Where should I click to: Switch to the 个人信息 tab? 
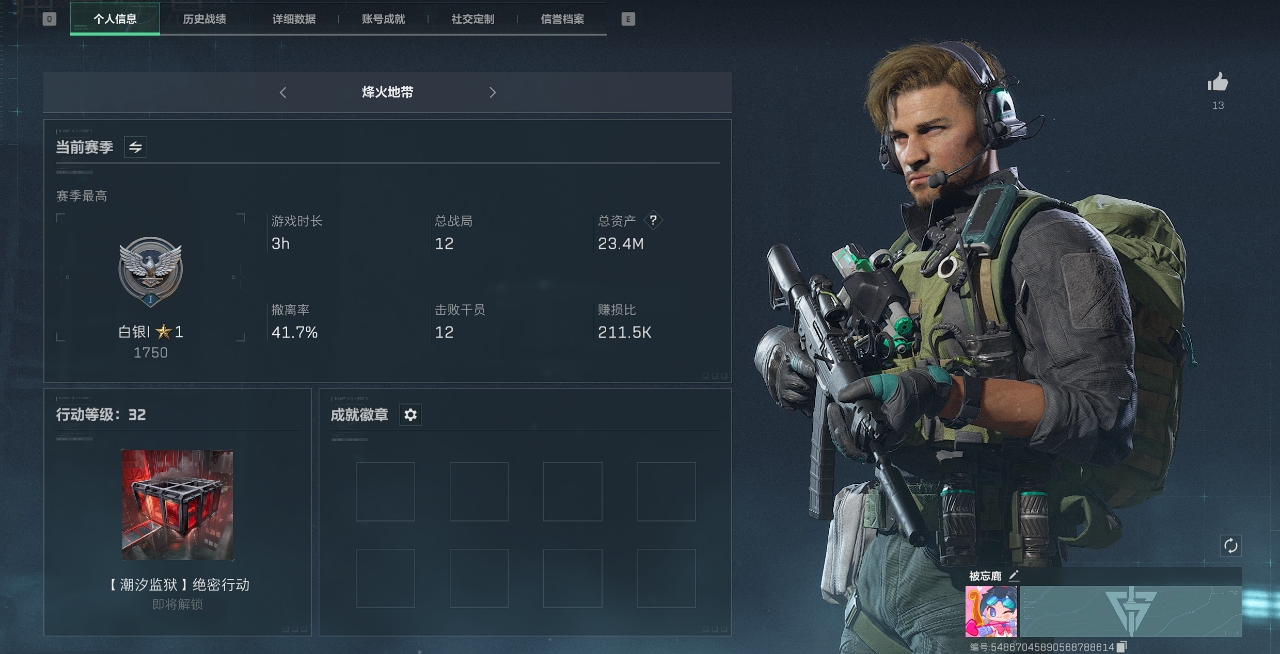115,19
